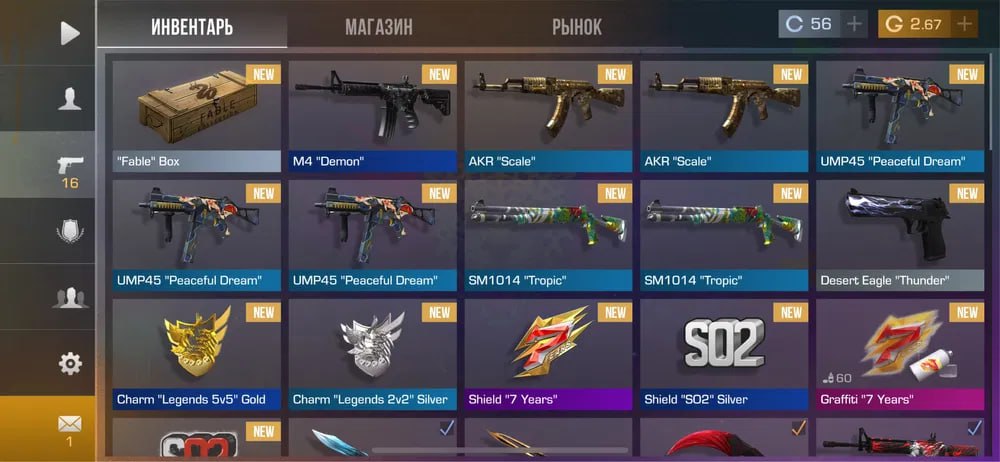Screen dimensions: 1000x462
Task: Select the Инвентарь tab
Action: click(192, 27)
